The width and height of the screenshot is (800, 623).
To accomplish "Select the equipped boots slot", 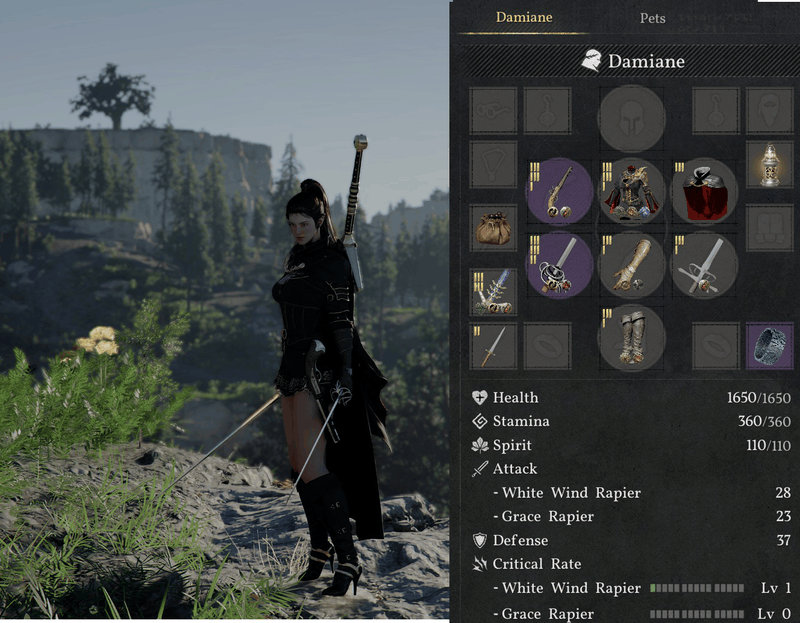I will pyautogui.click(x=632, y=337).
